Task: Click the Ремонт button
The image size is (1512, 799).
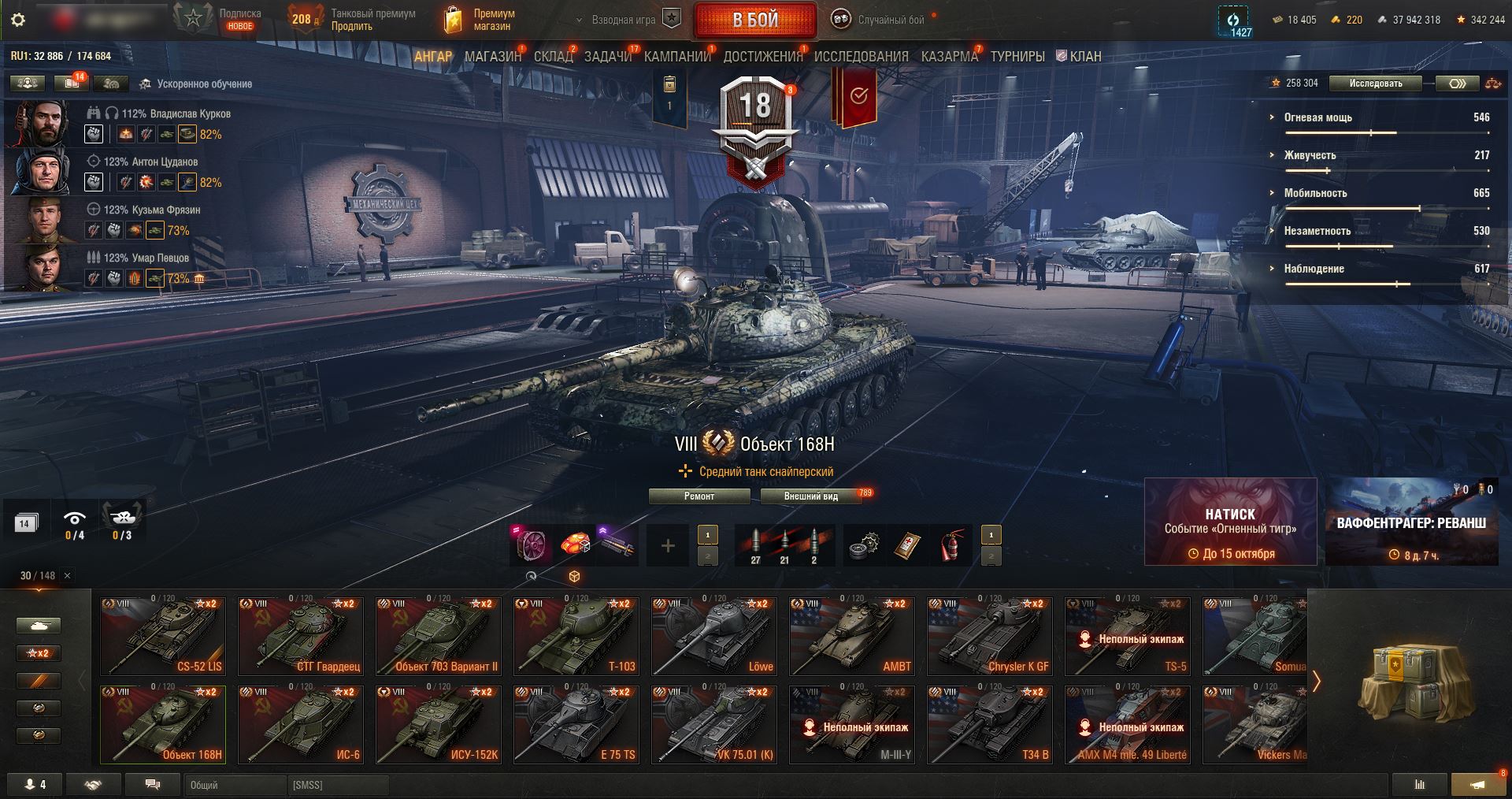Action: [x=699, y=496]
